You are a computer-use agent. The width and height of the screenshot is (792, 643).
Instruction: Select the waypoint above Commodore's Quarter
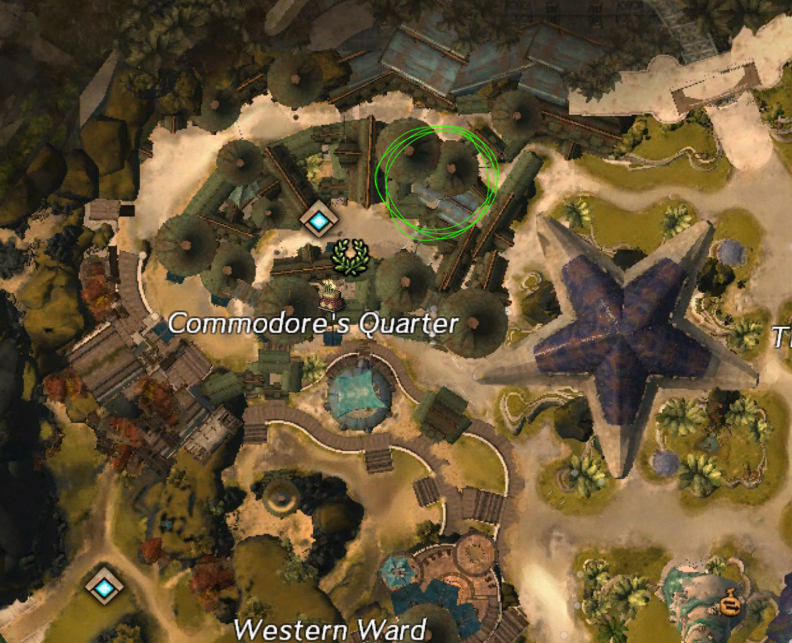[318, 221]
